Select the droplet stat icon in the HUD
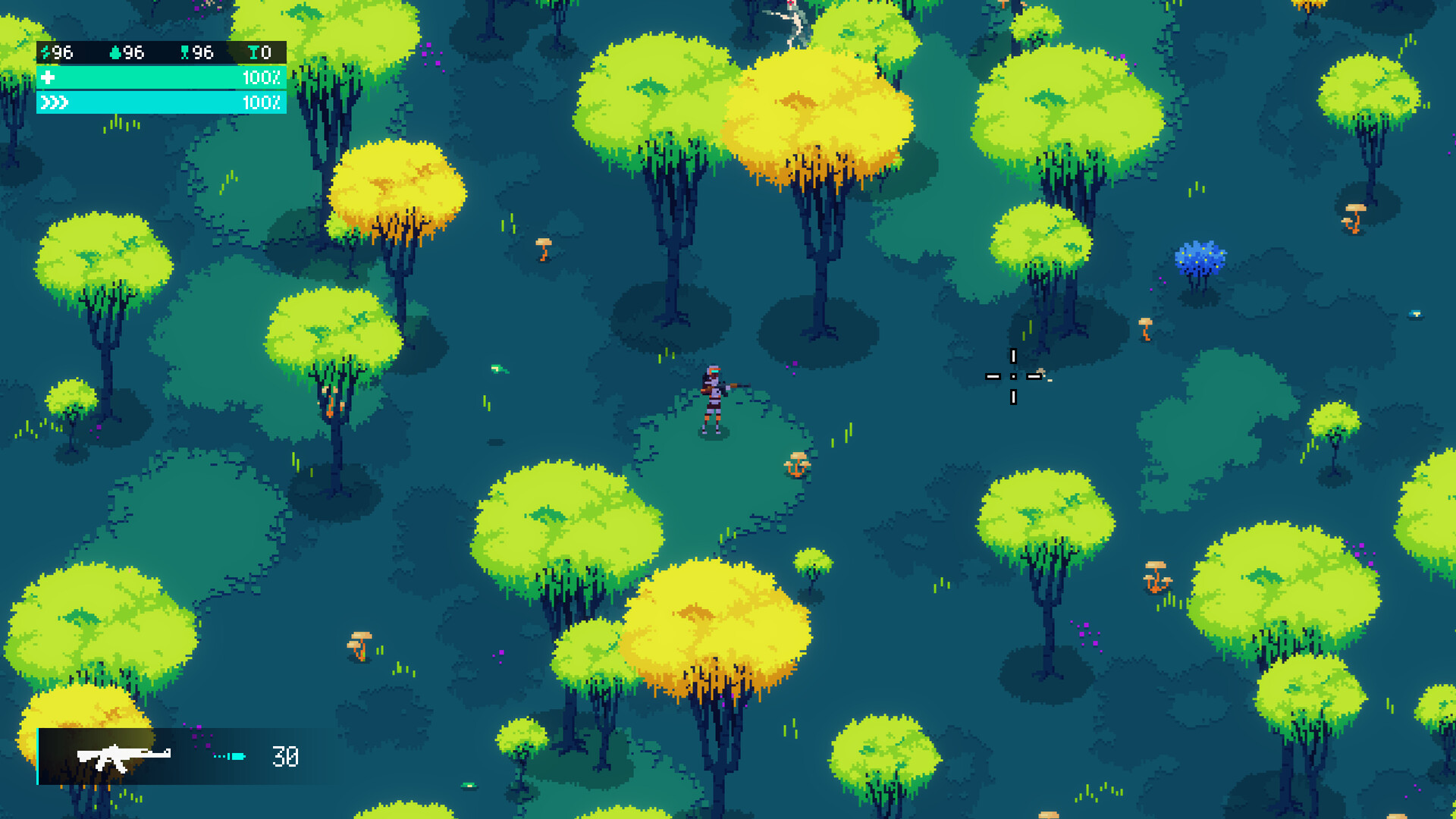The height and width of the screenshot is (819, 1456). [115, 53]
